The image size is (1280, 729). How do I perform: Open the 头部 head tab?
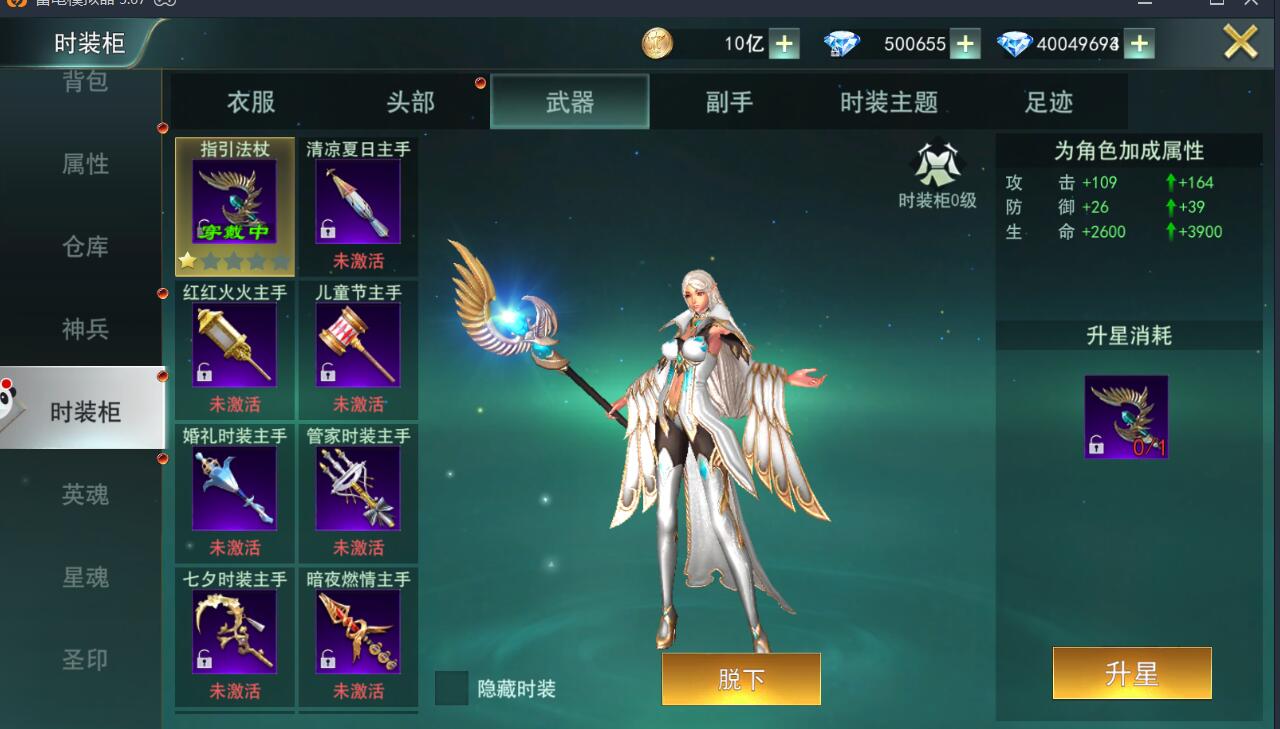pyautogui.click(x=410, y=102)
